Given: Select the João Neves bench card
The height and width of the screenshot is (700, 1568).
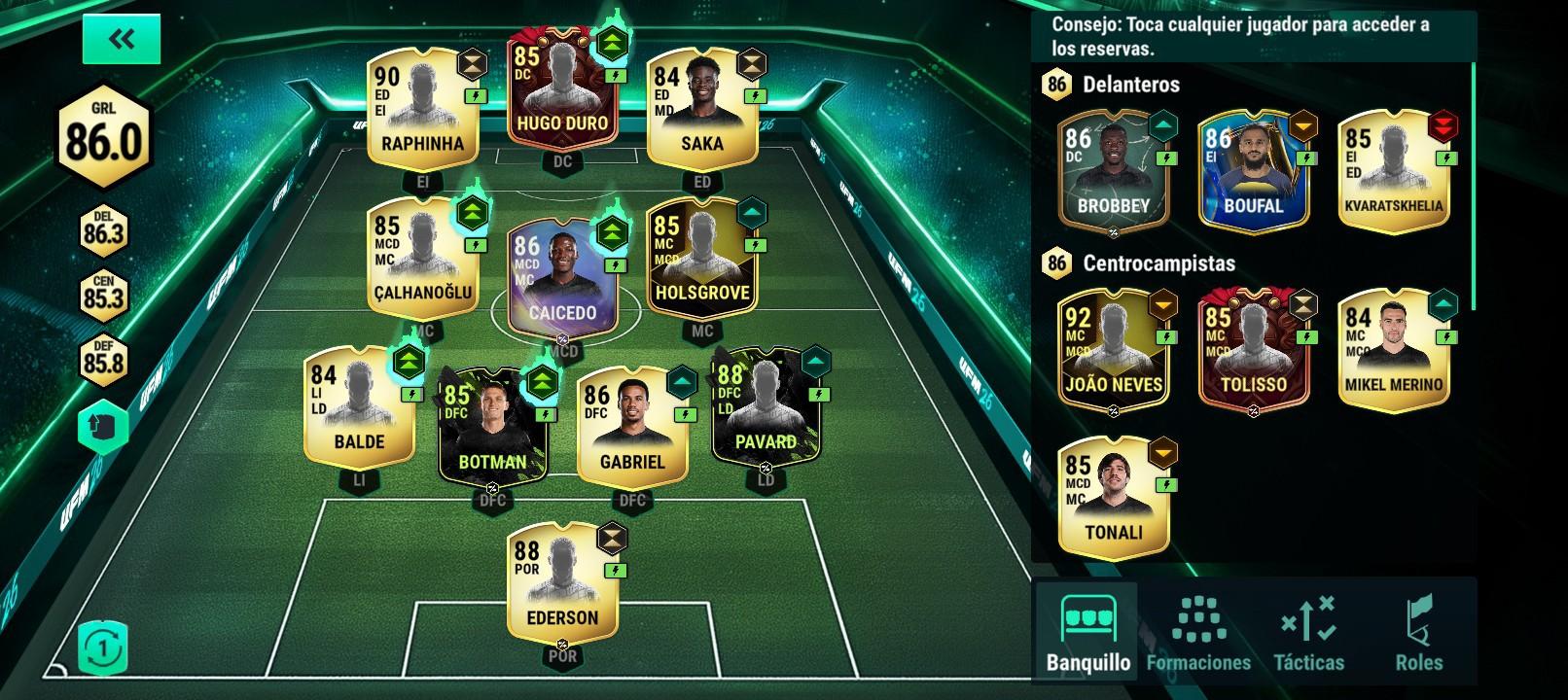Looking at the screenshot, I should [x=1113, y=350].
